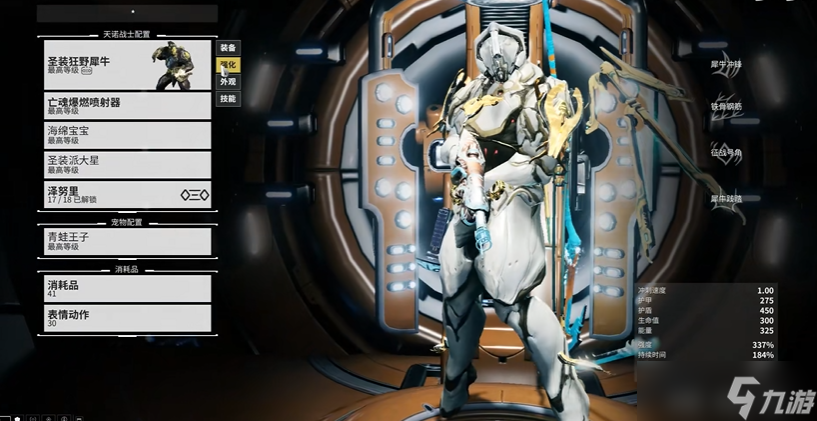This screenshot has height=421, width=817.
Task: Open the 消耗品 consumables row
Action: click(127, 288)
